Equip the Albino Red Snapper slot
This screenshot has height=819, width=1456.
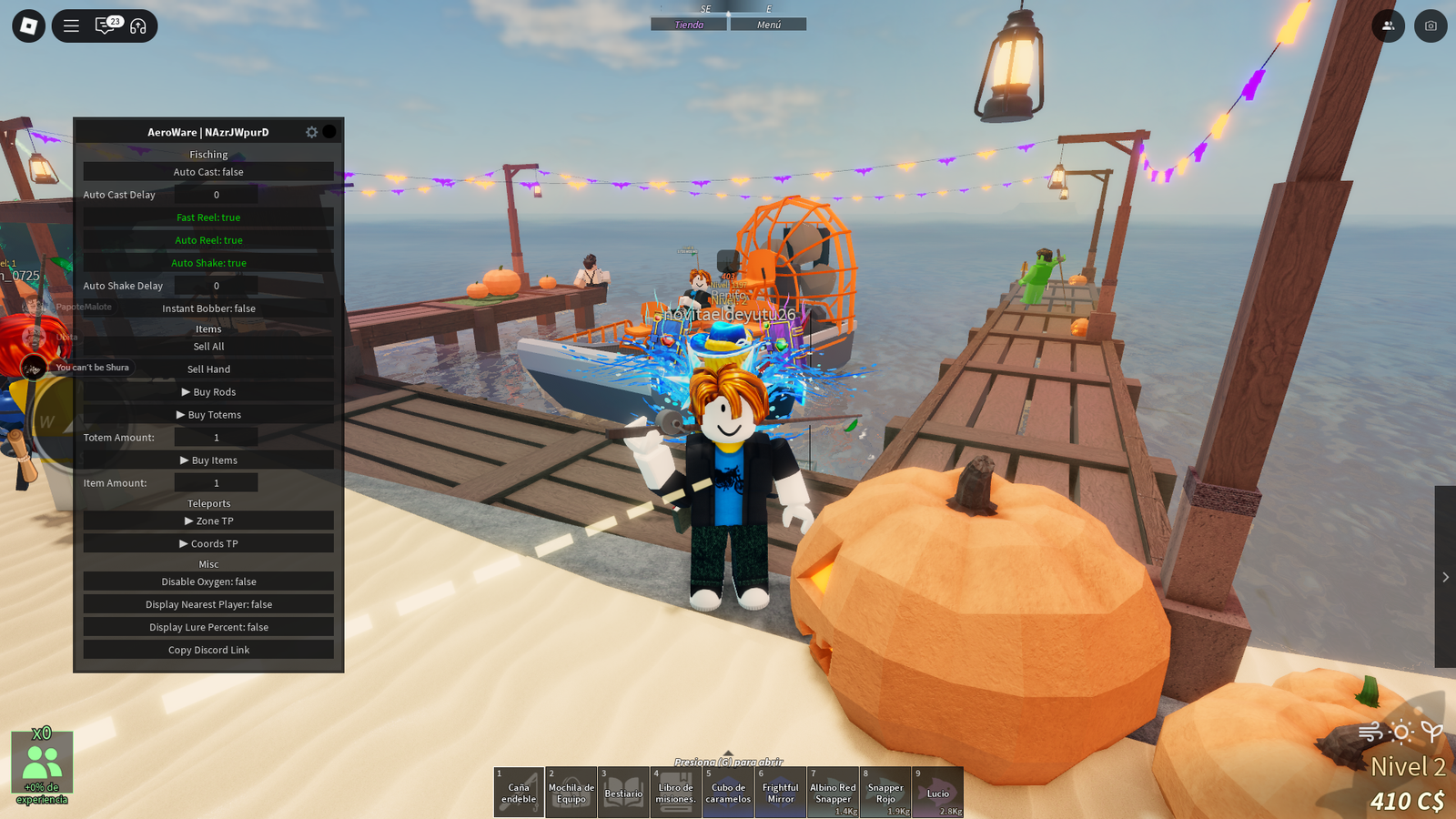point(833,792)
